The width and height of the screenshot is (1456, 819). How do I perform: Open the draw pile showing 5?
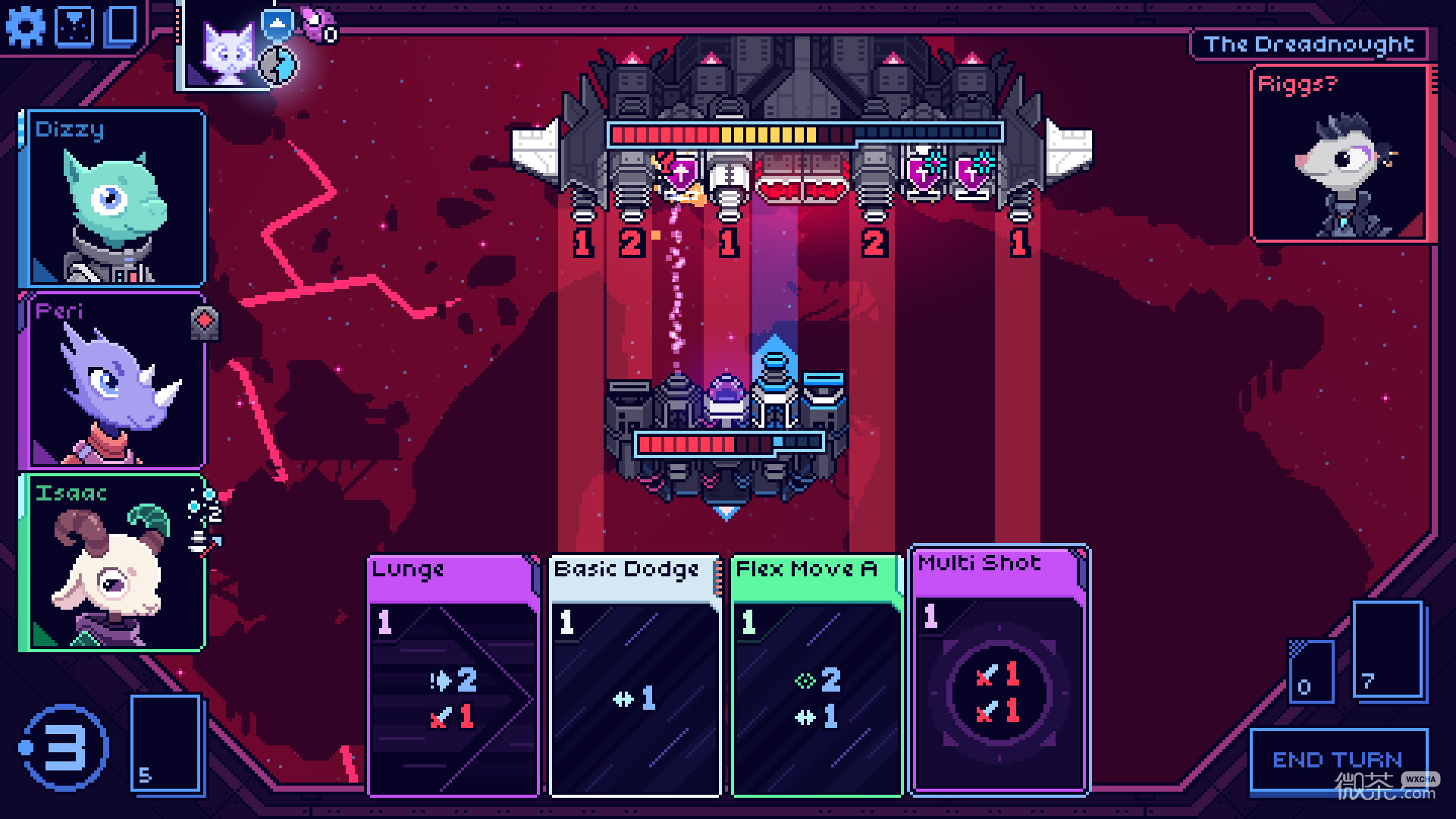point(167,743)
